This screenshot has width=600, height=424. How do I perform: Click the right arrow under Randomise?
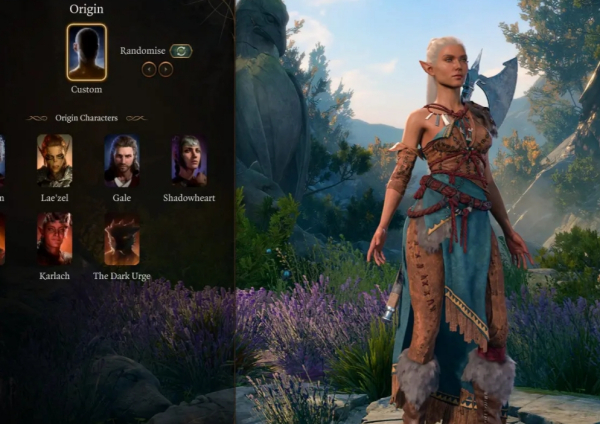pos(166,69)
